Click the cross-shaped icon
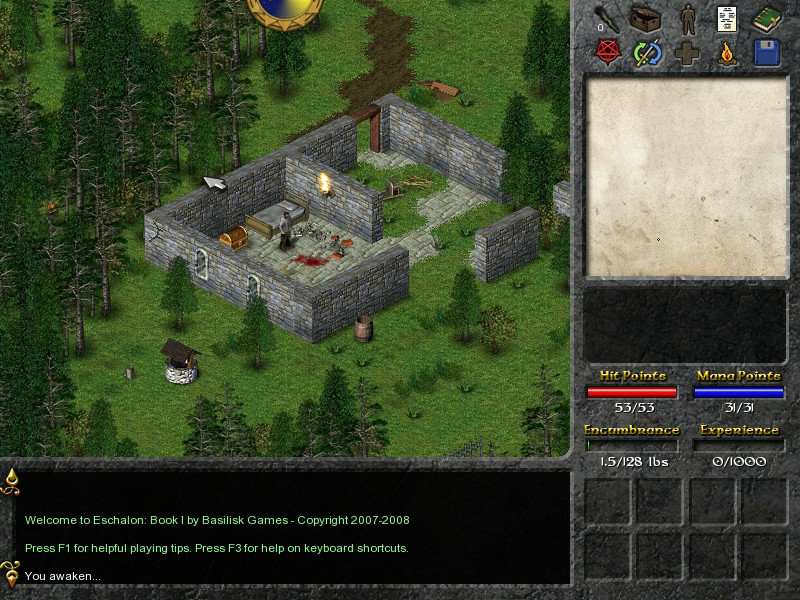Image resolution: width=800 pixels, height=600 pixels. [x=687, y=52]
